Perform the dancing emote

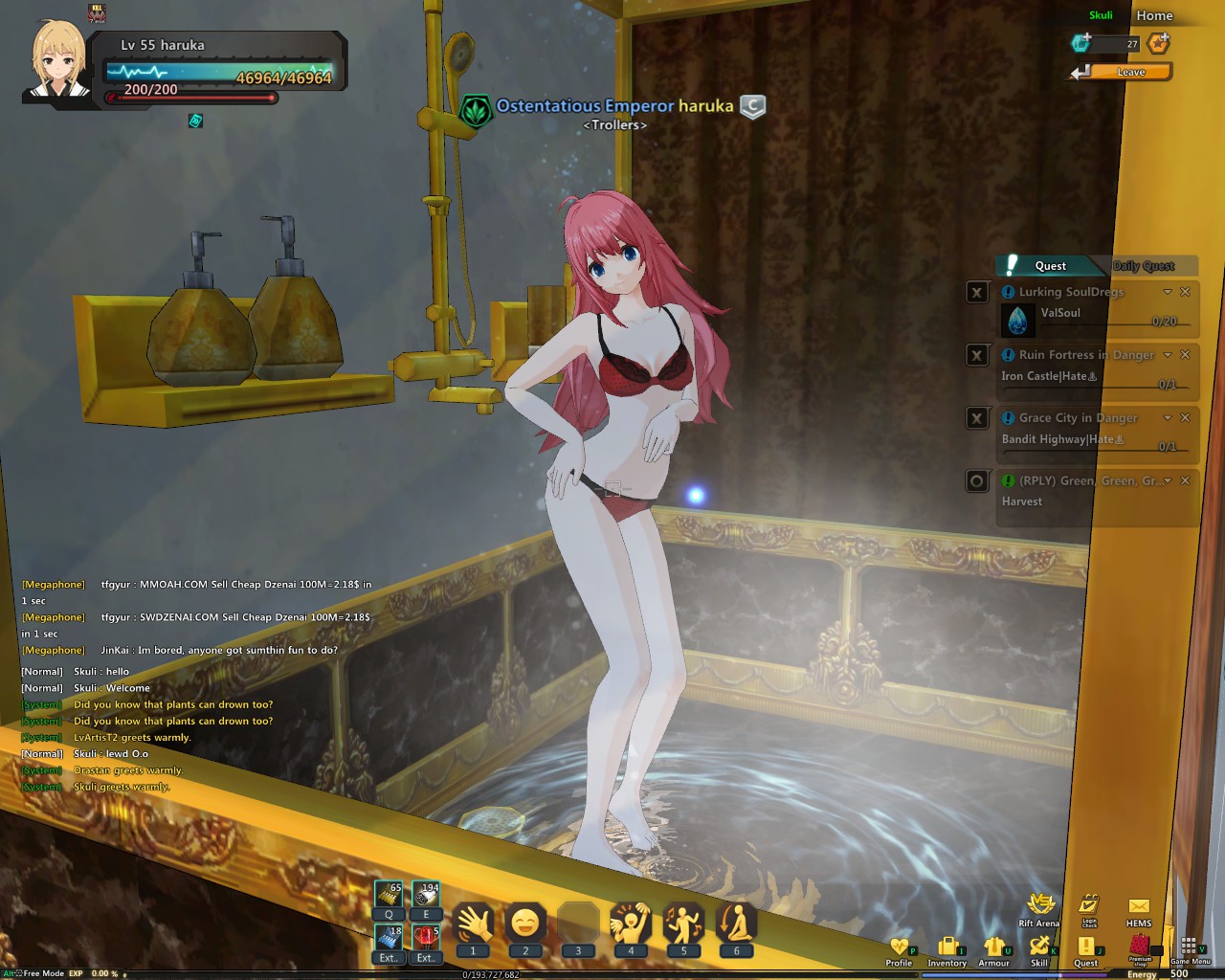[683, 924]
